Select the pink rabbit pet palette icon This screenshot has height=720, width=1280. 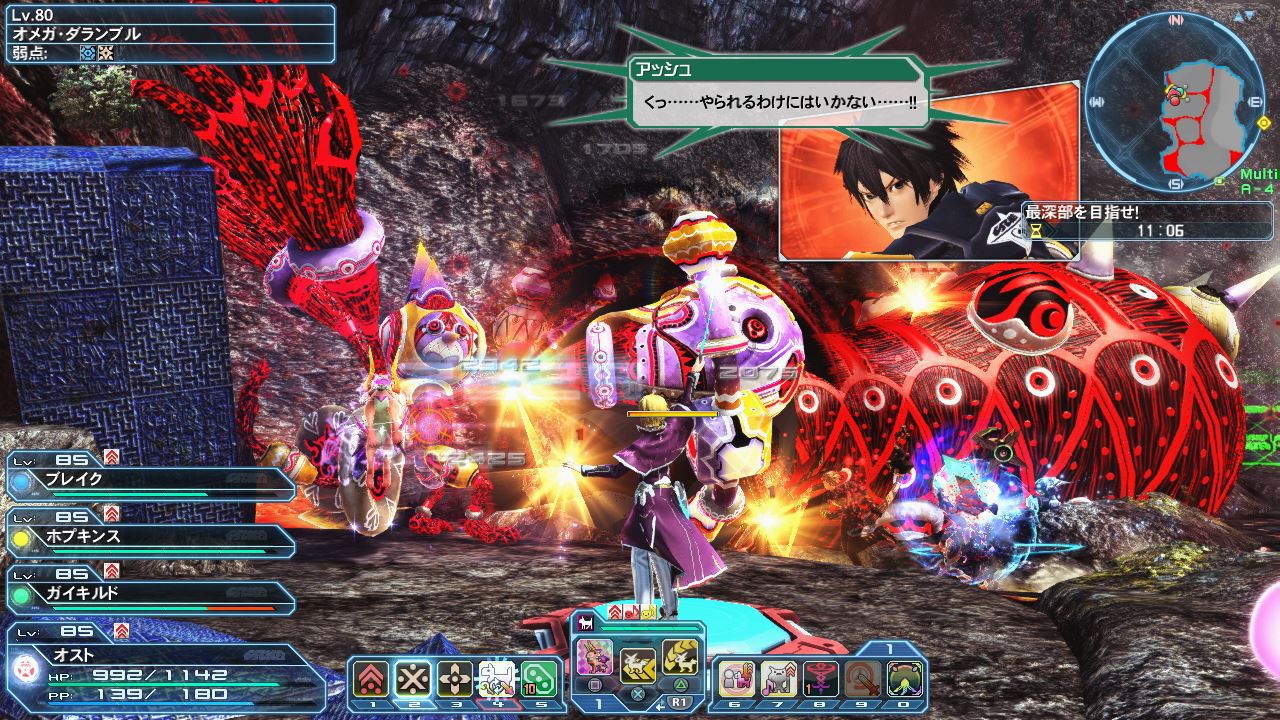tap(595, 656)
